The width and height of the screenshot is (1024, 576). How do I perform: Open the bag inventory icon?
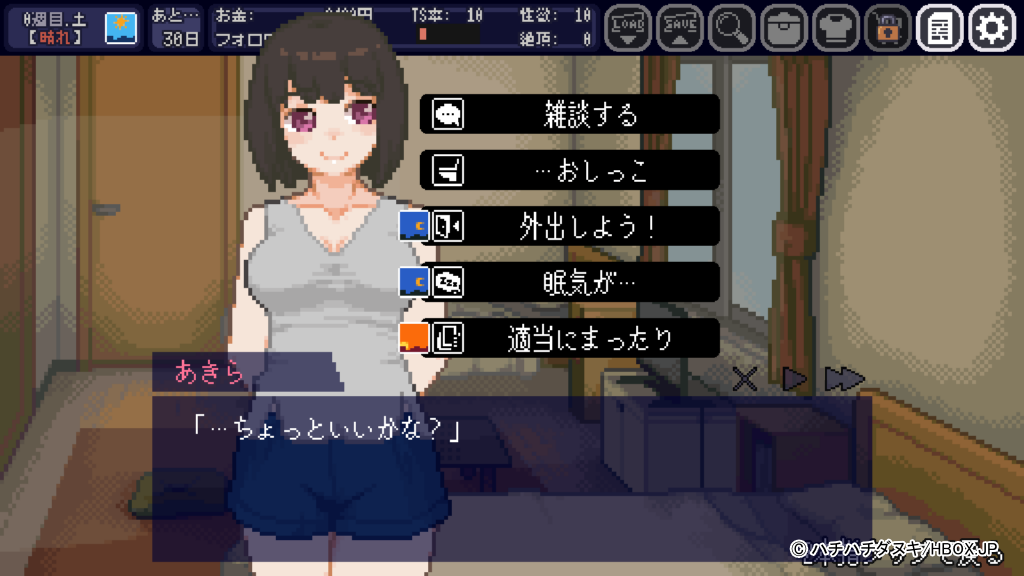click(x=783, y=28)
